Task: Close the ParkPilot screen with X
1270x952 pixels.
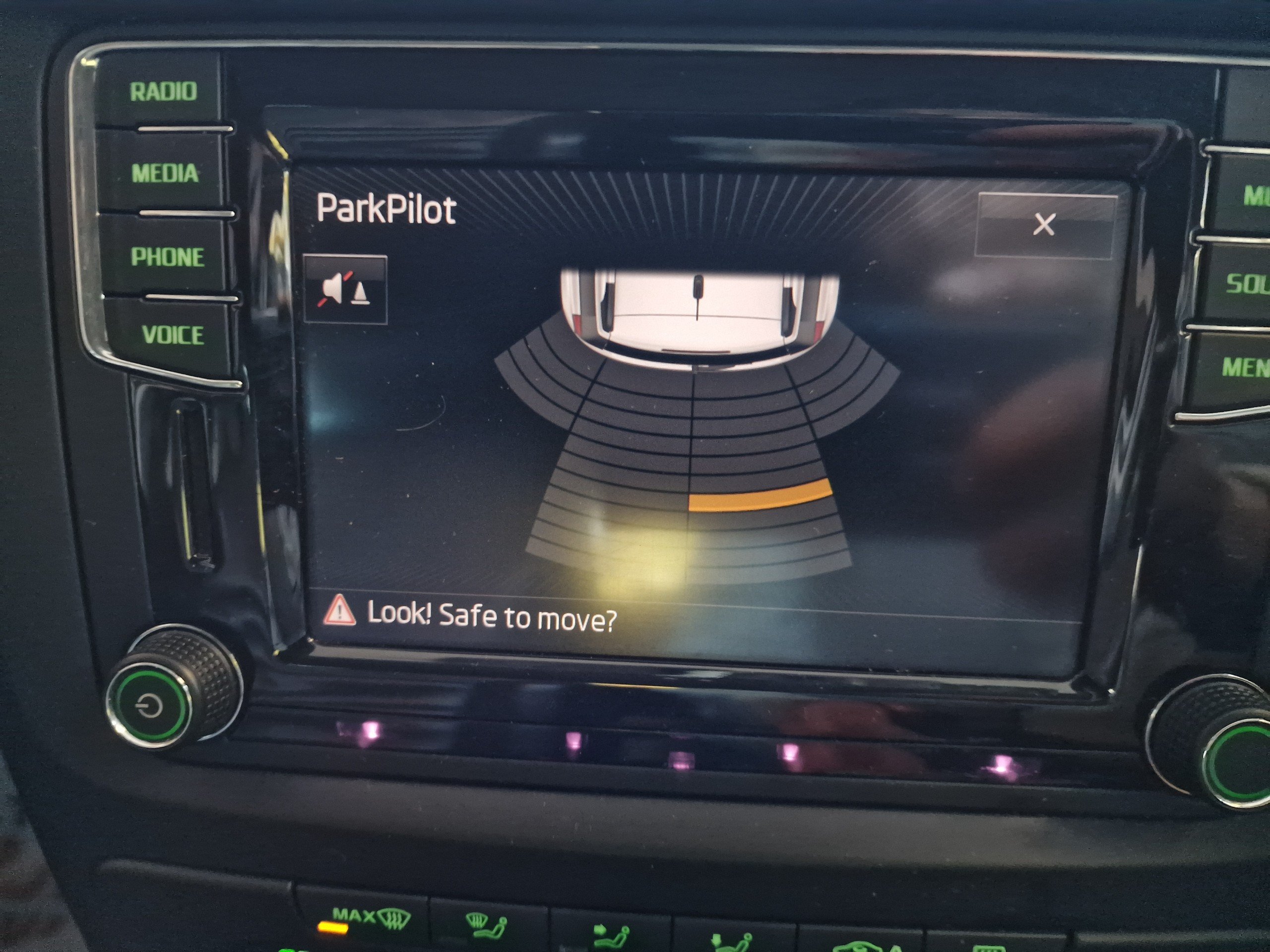Action: [1044, 225]
